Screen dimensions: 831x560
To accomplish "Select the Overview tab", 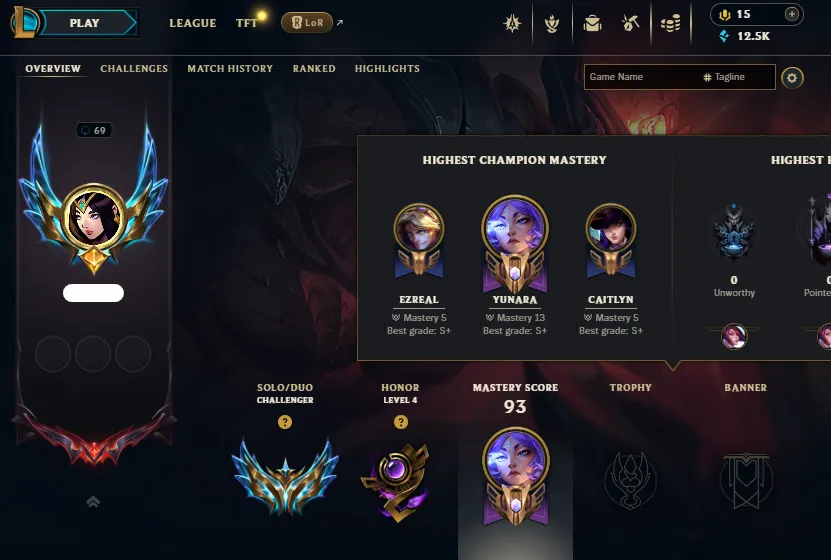I will click(x=53, y=69).
